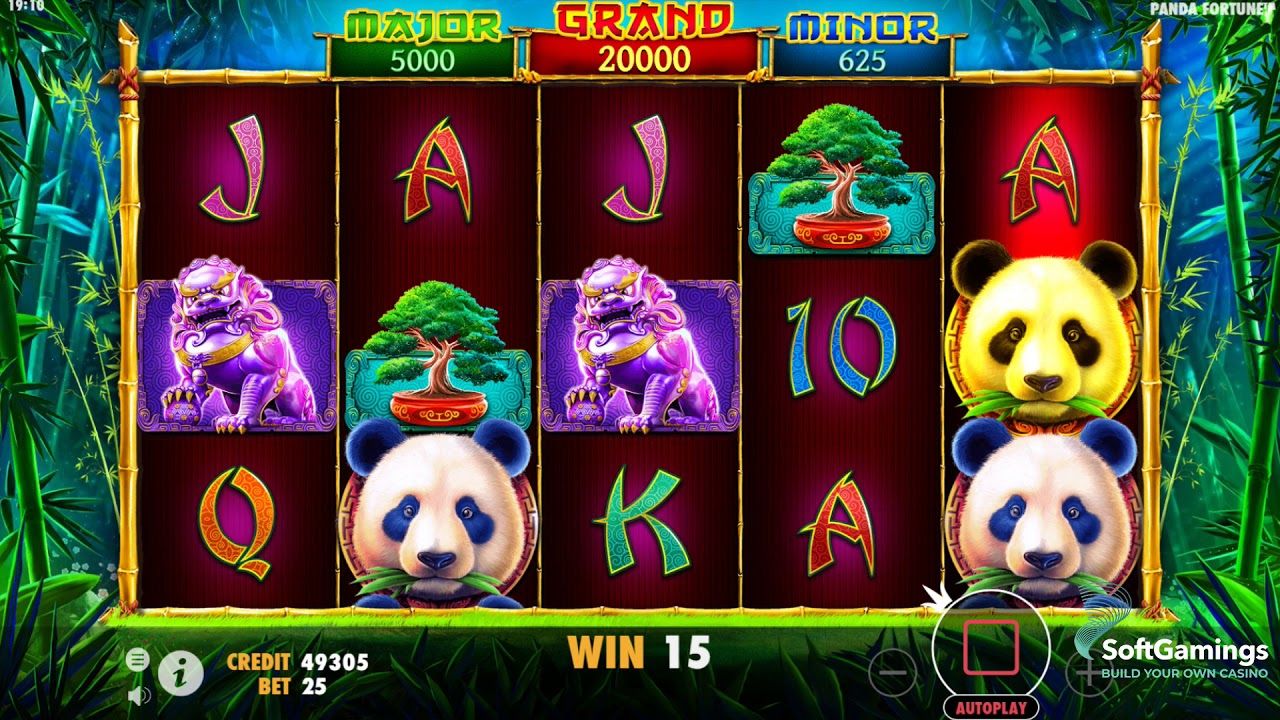Open the hamburger settings menu
1280x720 pixels.
[x=138, y=659]
